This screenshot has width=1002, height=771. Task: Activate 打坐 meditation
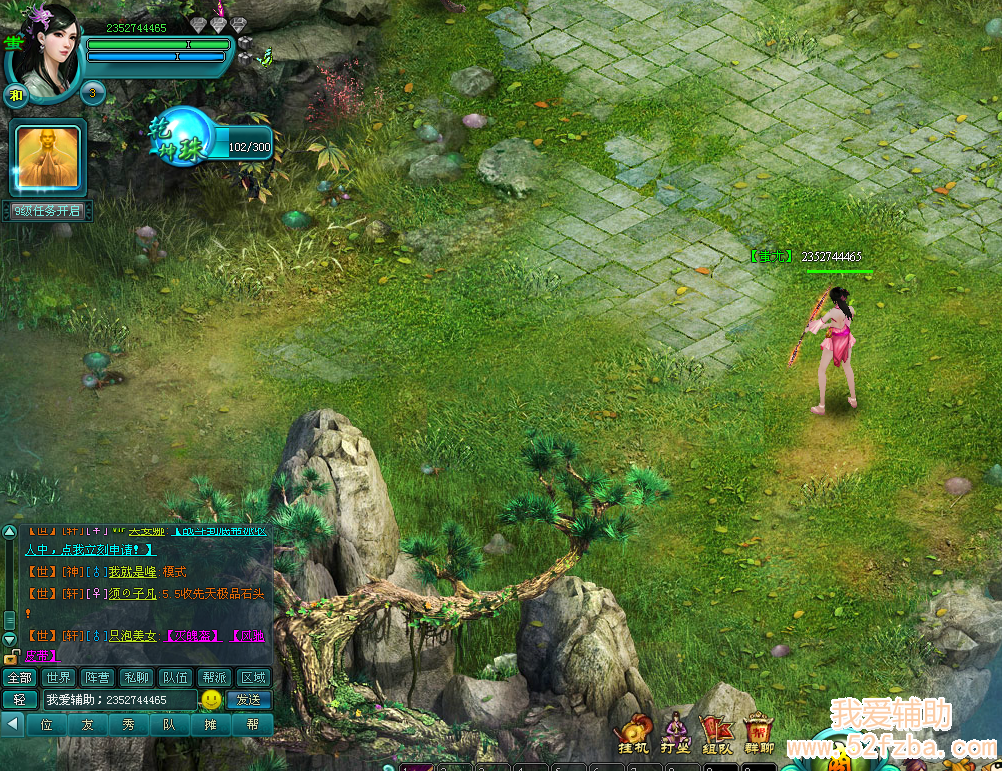(675, 735)
